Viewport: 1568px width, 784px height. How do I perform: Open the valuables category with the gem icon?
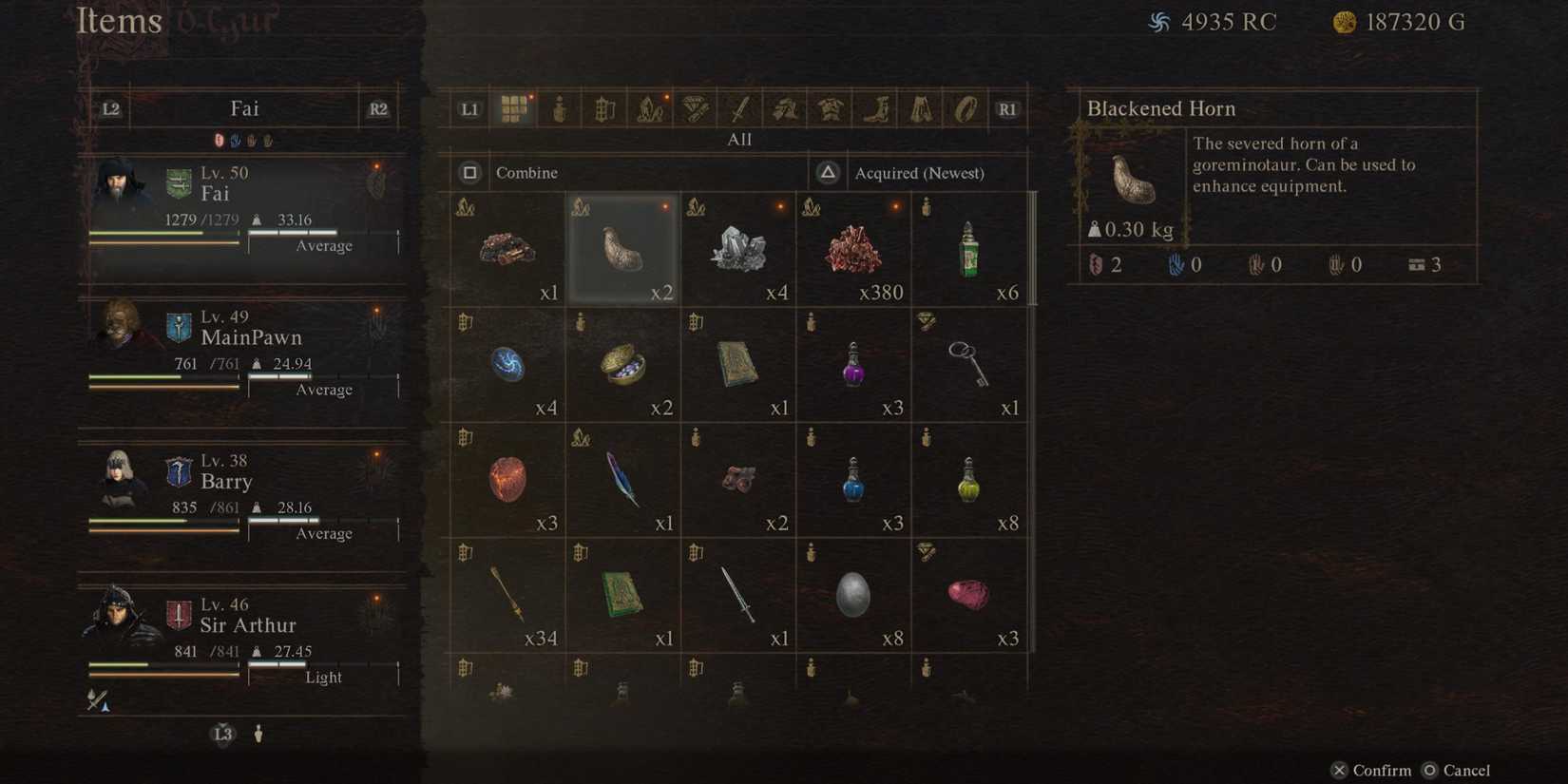(x=693, y=108)
